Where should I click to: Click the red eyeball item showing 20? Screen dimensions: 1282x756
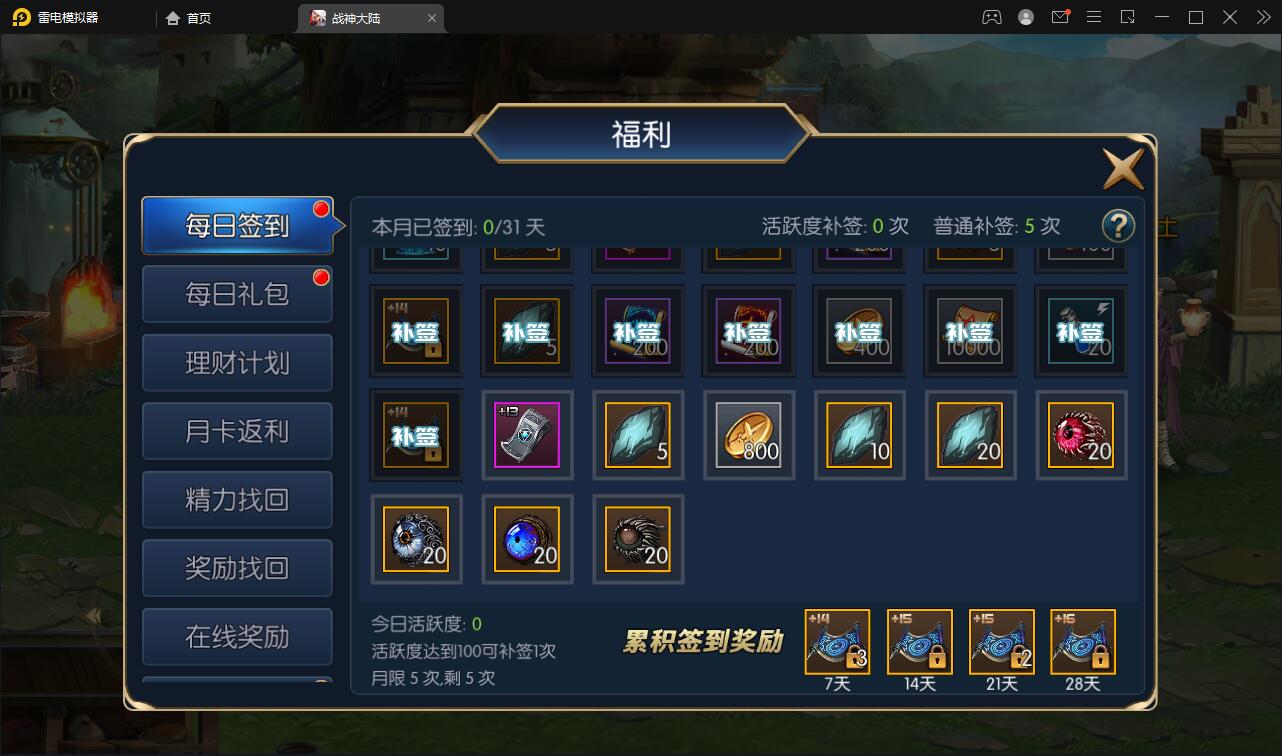tap(1081, 435)
